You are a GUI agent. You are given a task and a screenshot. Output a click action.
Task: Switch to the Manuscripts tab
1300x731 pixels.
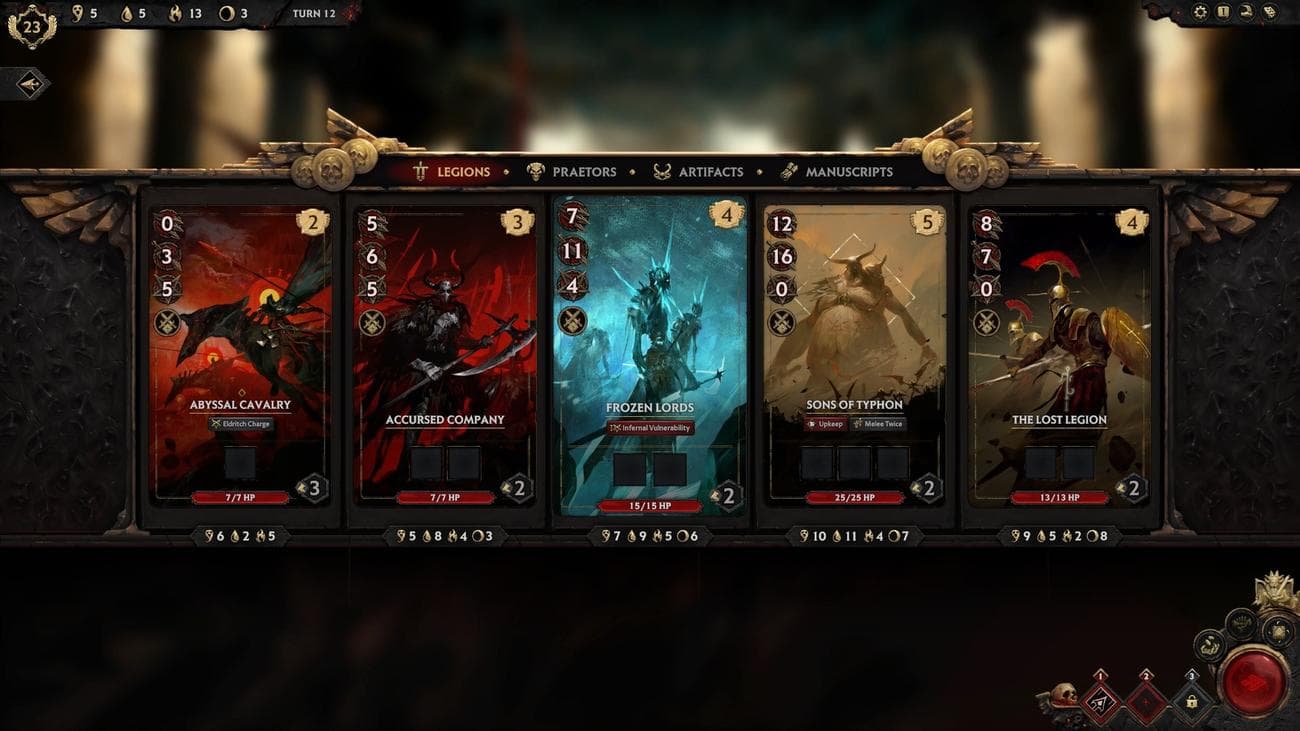pos(836,172)
